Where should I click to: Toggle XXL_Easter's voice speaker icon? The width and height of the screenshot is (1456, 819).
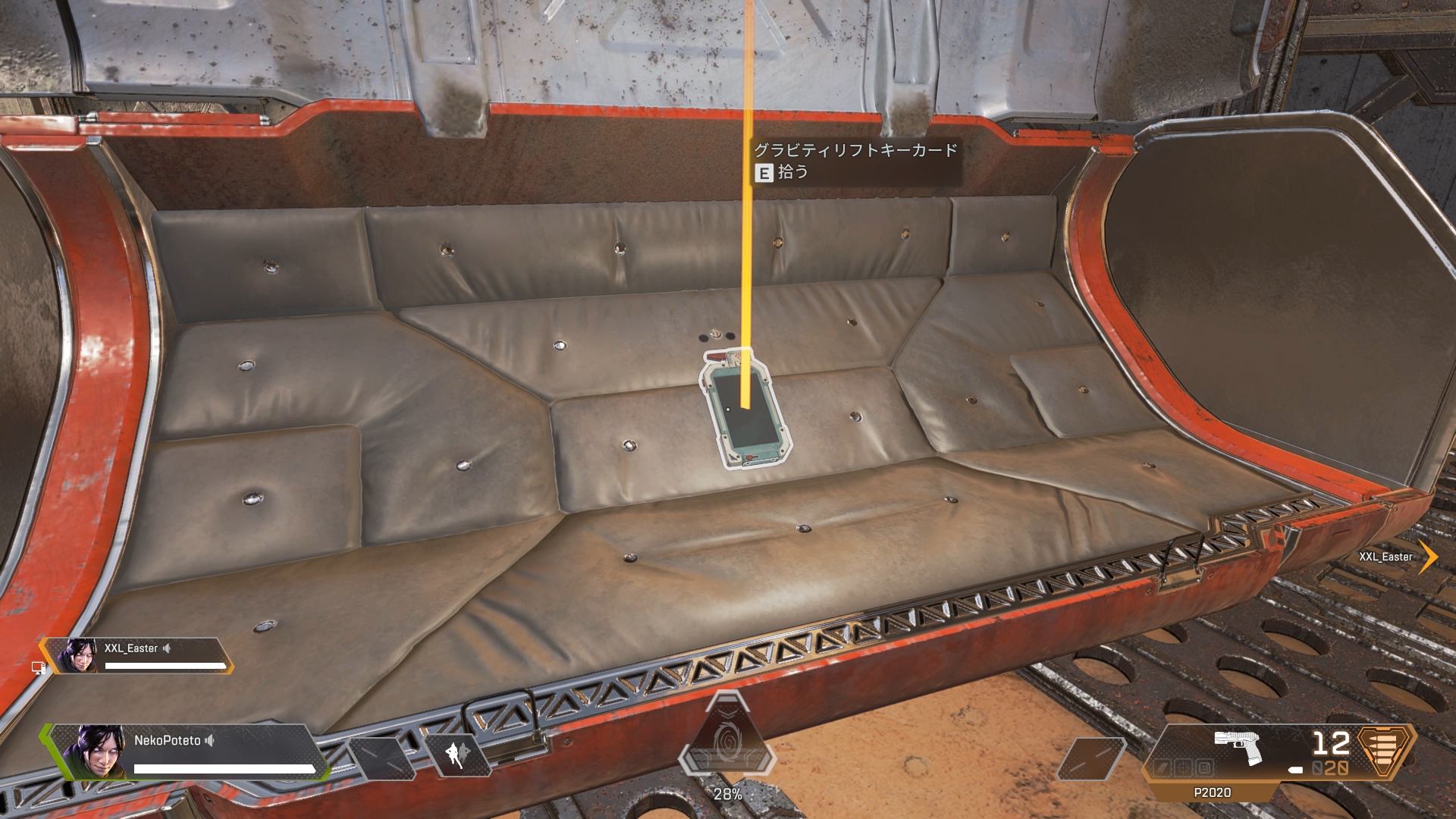pos(167,648)
